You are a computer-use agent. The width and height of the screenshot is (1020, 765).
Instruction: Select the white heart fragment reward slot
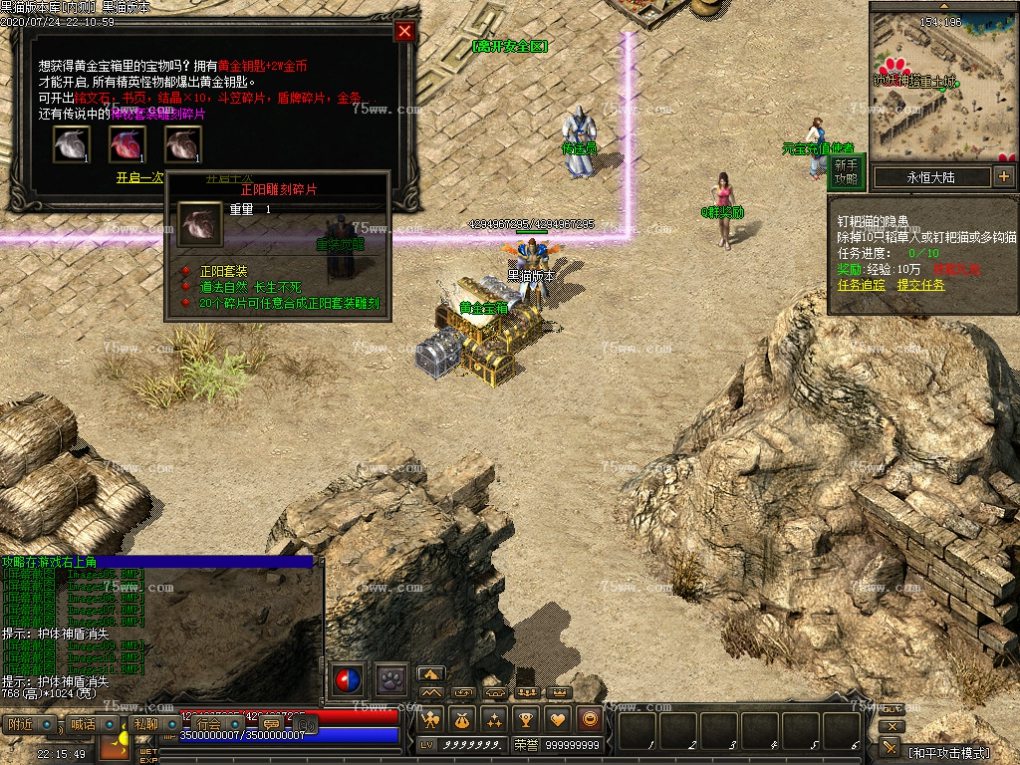pos(72,144)
